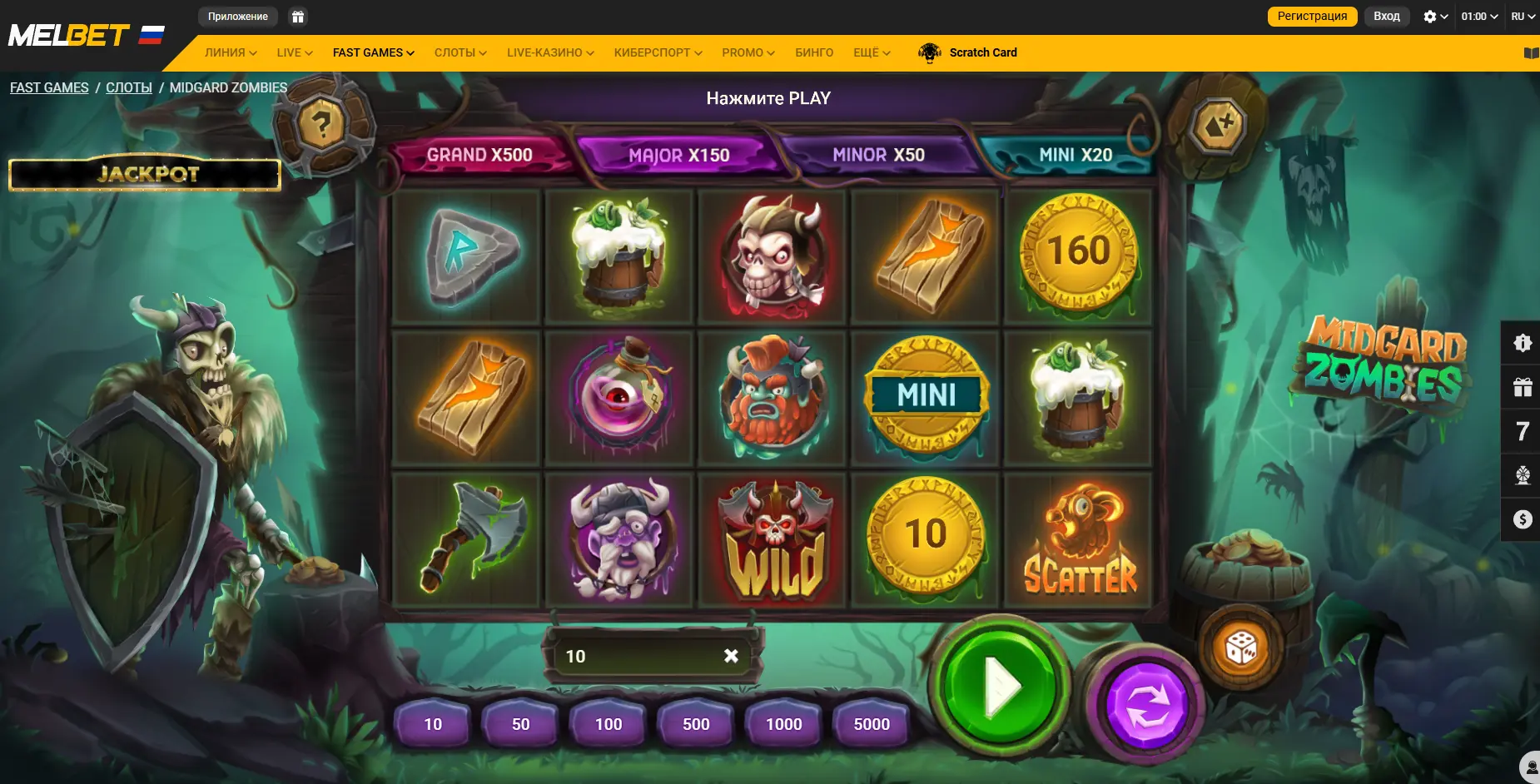Set the bet to 100
The image size is (1540, 784).
[x=609, y=724]
